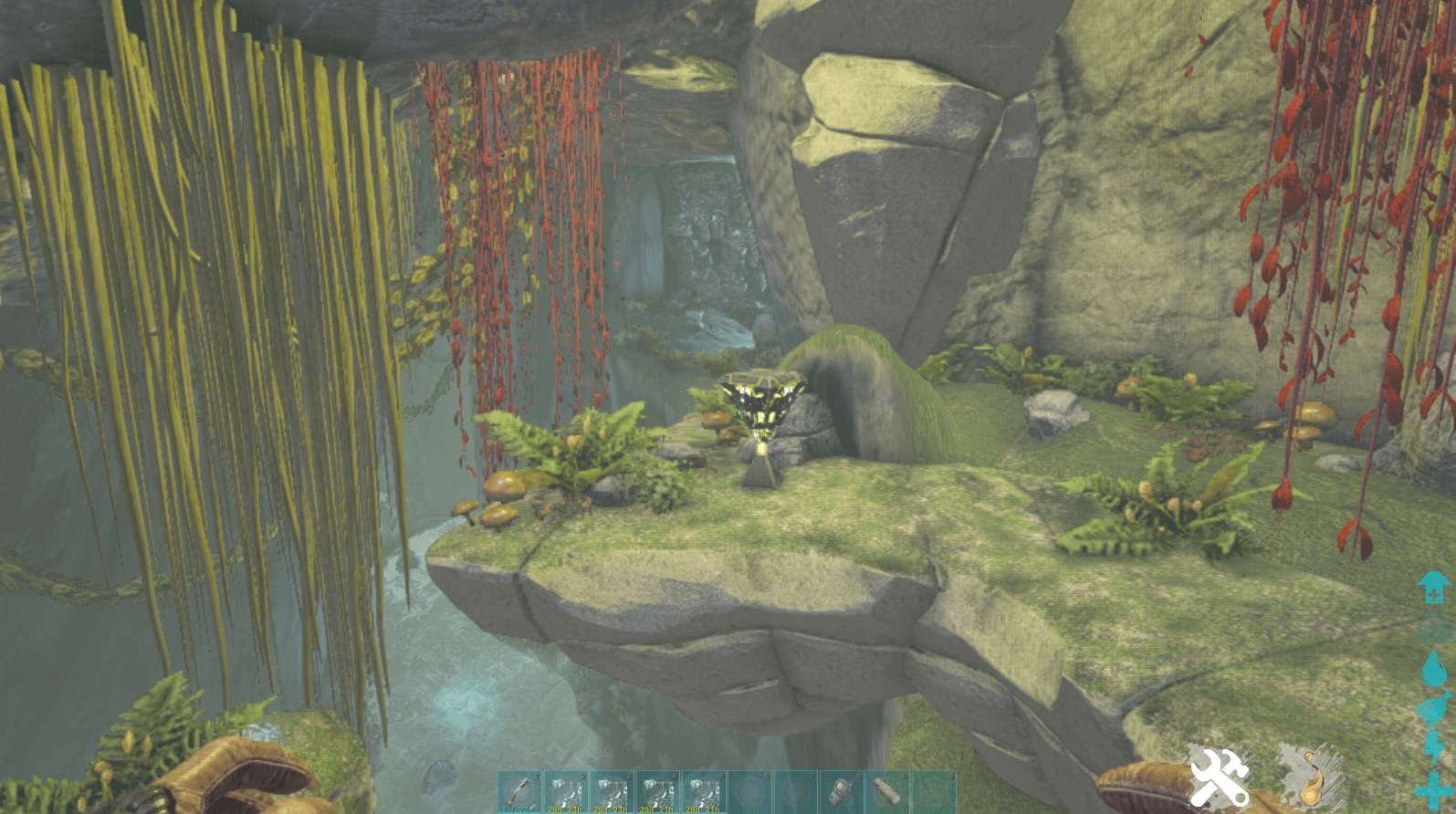Image resolution: width=1456 pixels, height=814 pixels.
Task: Equip the tan canister in hotbar slot 9
Action: point(886,791)
